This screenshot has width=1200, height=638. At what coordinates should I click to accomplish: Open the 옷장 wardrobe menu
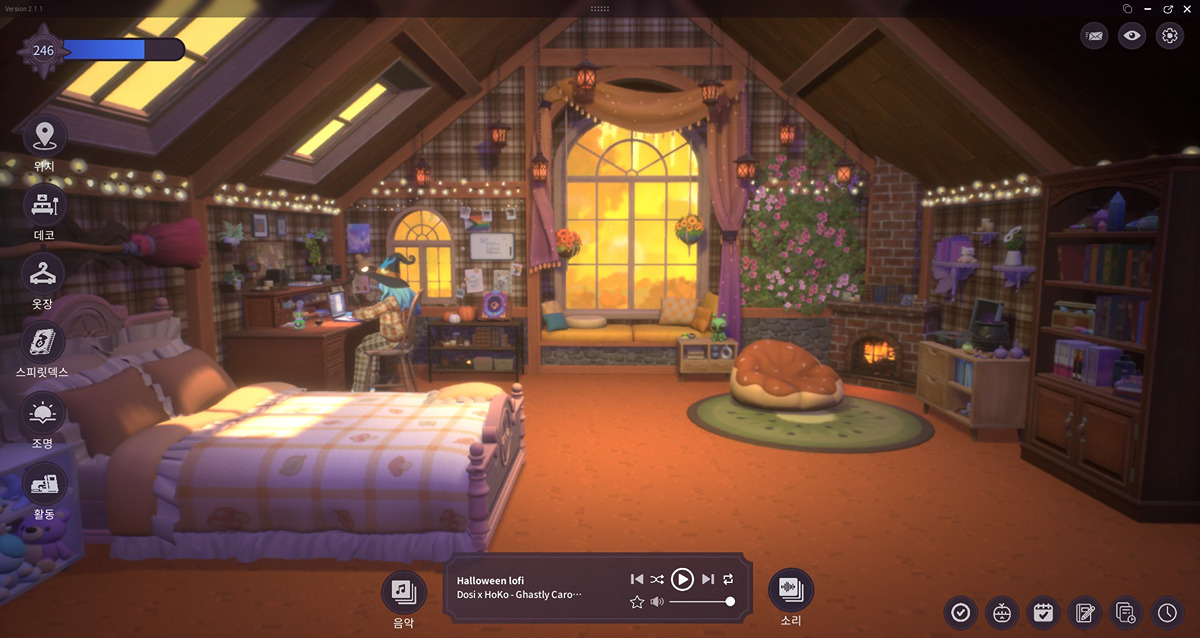click(44, 273)
